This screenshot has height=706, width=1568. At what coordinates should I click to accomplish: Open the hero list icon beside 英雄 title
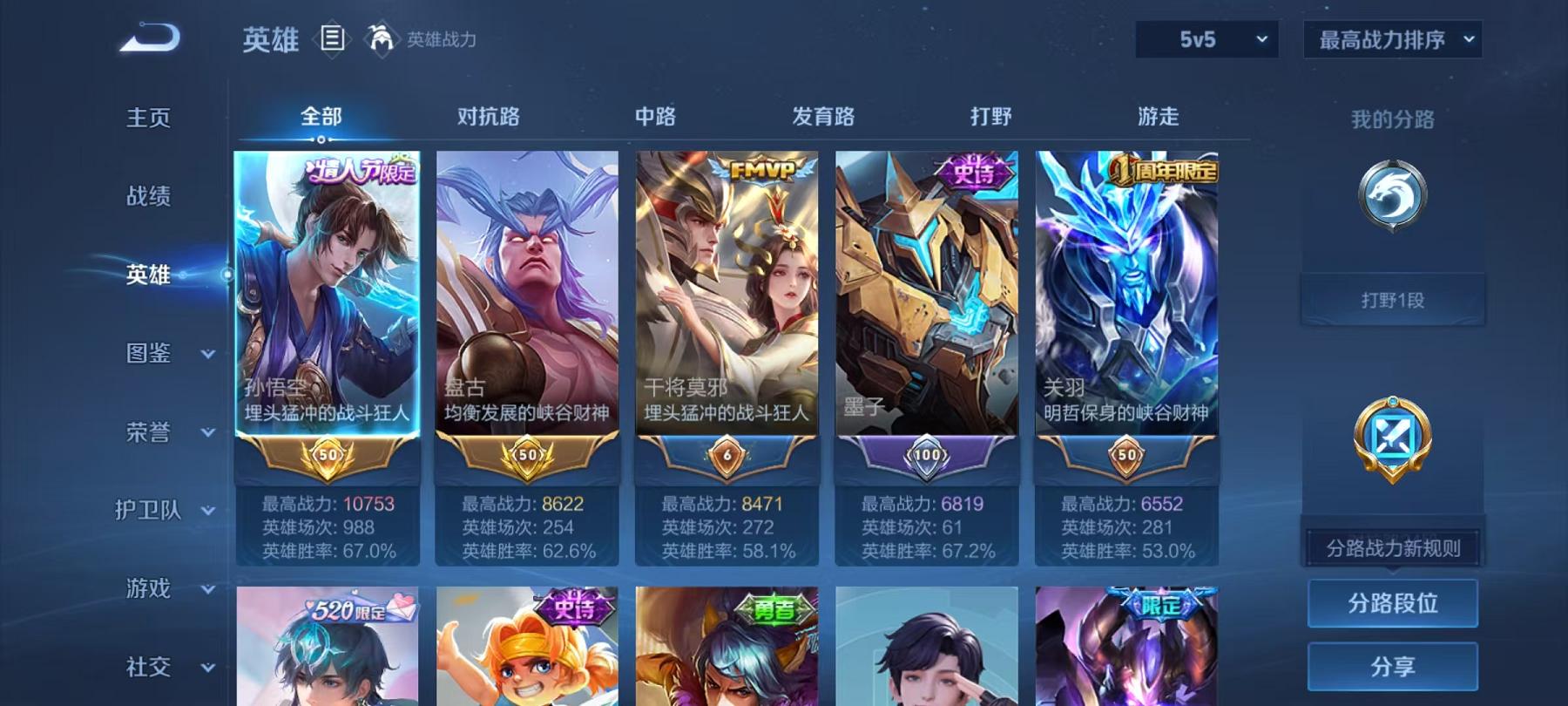pyautogui.click(x=334, y=37)
